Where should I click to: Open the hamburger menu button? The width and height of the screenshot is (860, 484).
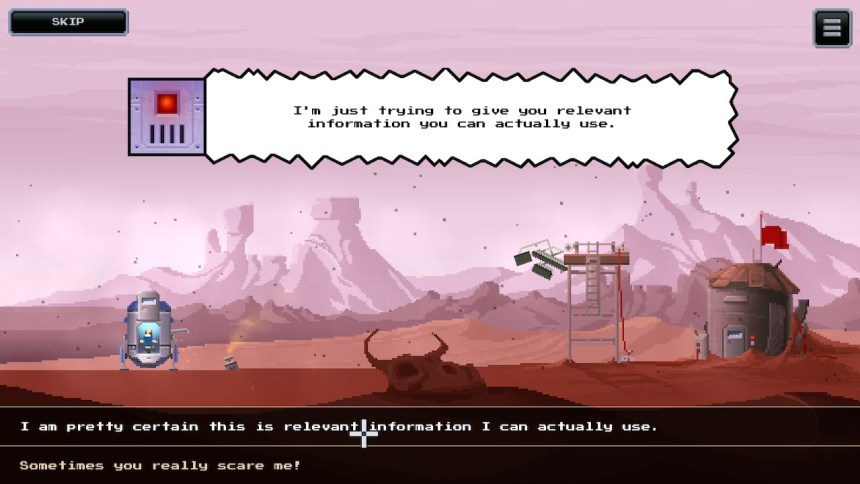coord(831,28)
